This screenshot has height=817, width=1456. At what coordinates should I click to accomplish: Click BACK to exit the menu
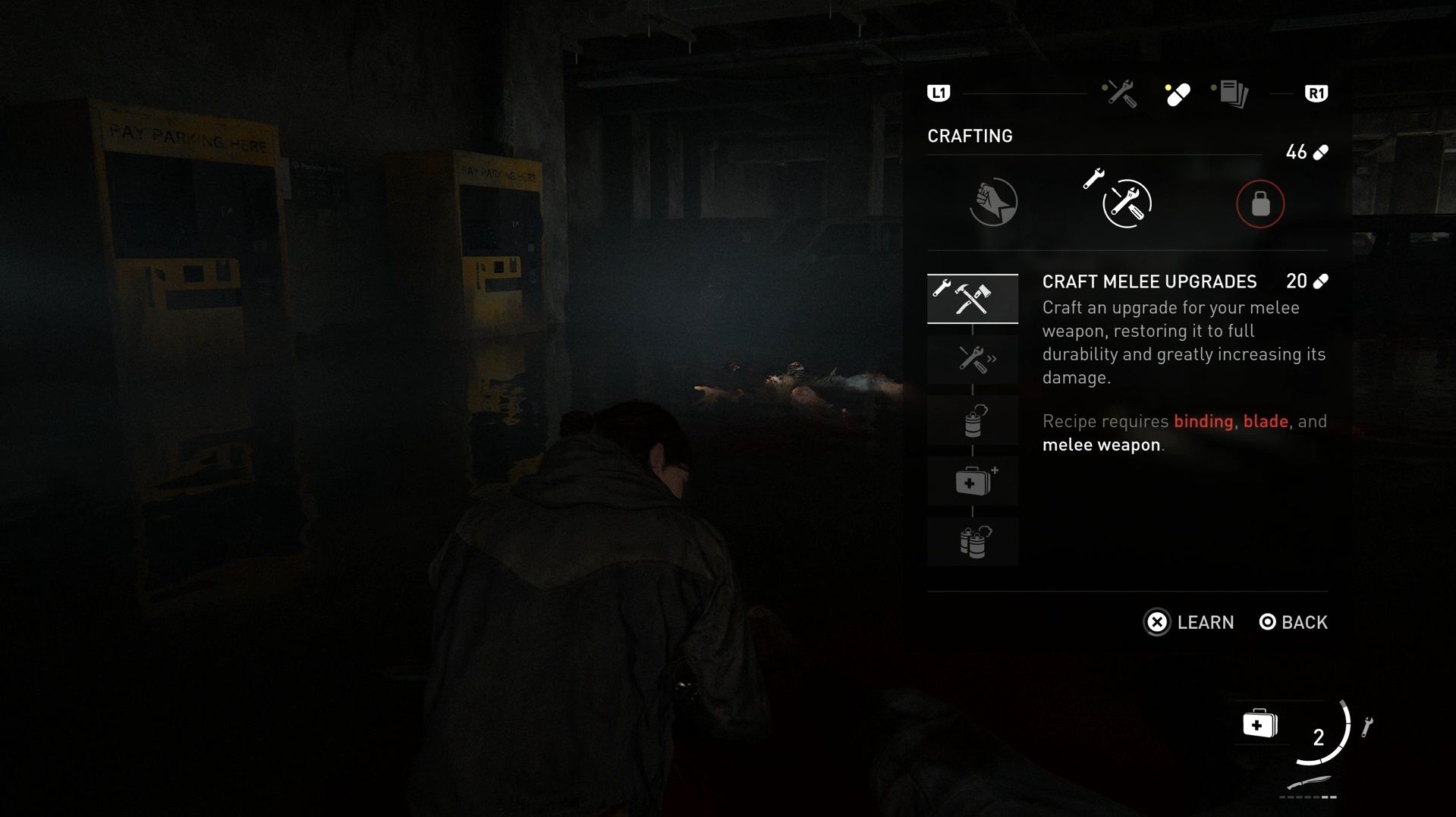pos(1292,622)
